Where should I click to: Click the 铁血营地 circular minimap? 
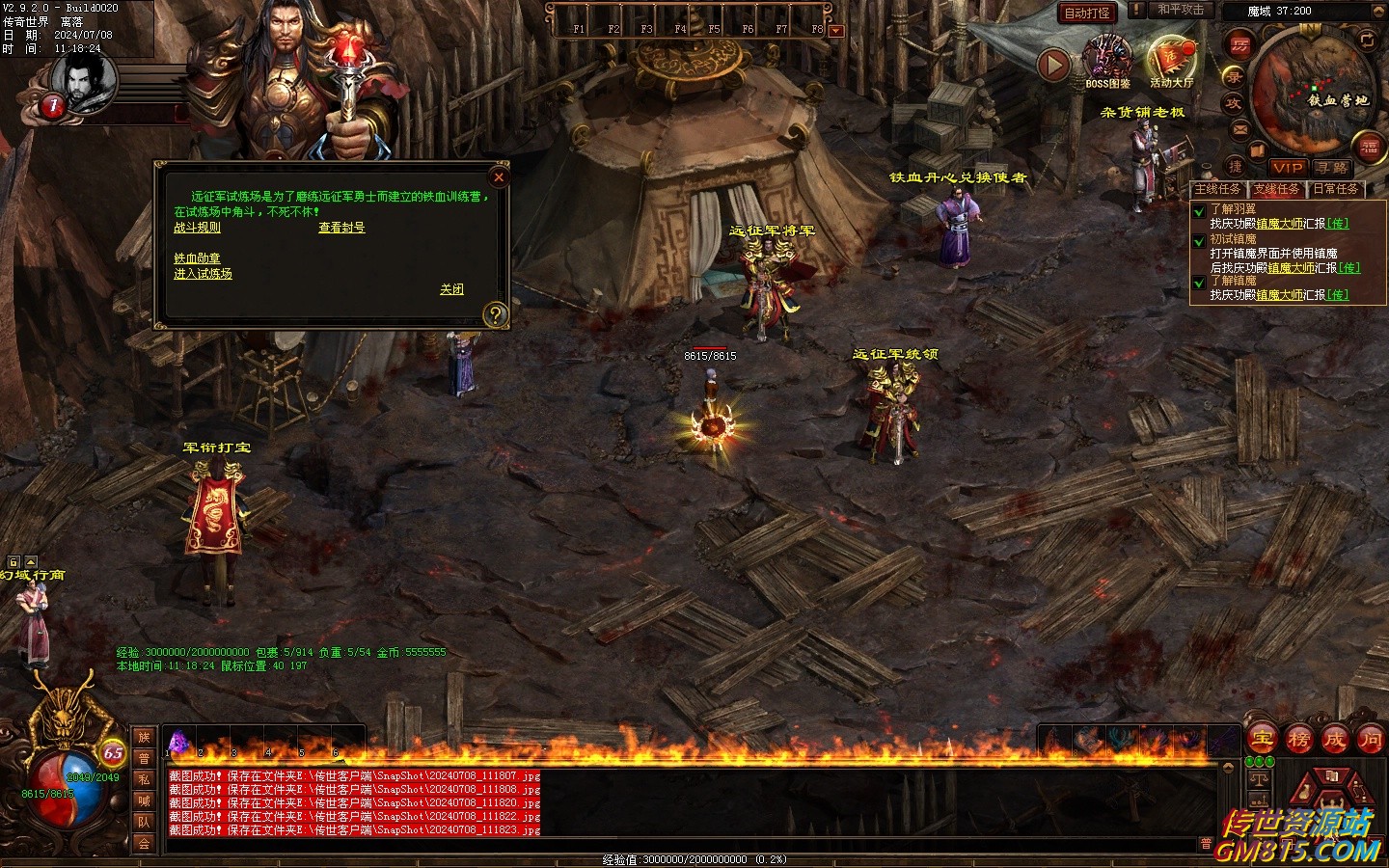pos(1313,90)
